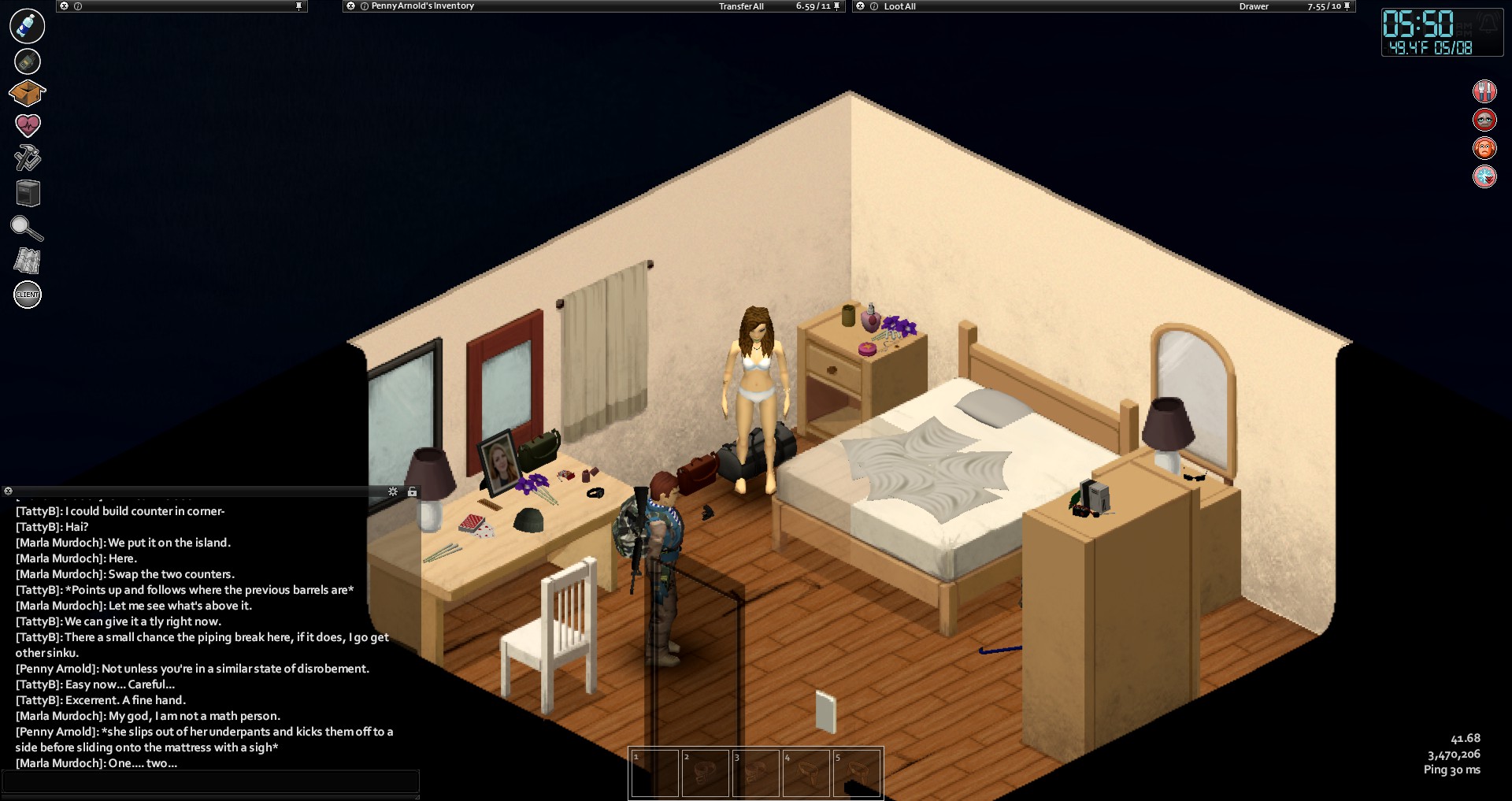Click the hungry fork and knife moodle
The image size is (1512, 801).
point(1484,91)
